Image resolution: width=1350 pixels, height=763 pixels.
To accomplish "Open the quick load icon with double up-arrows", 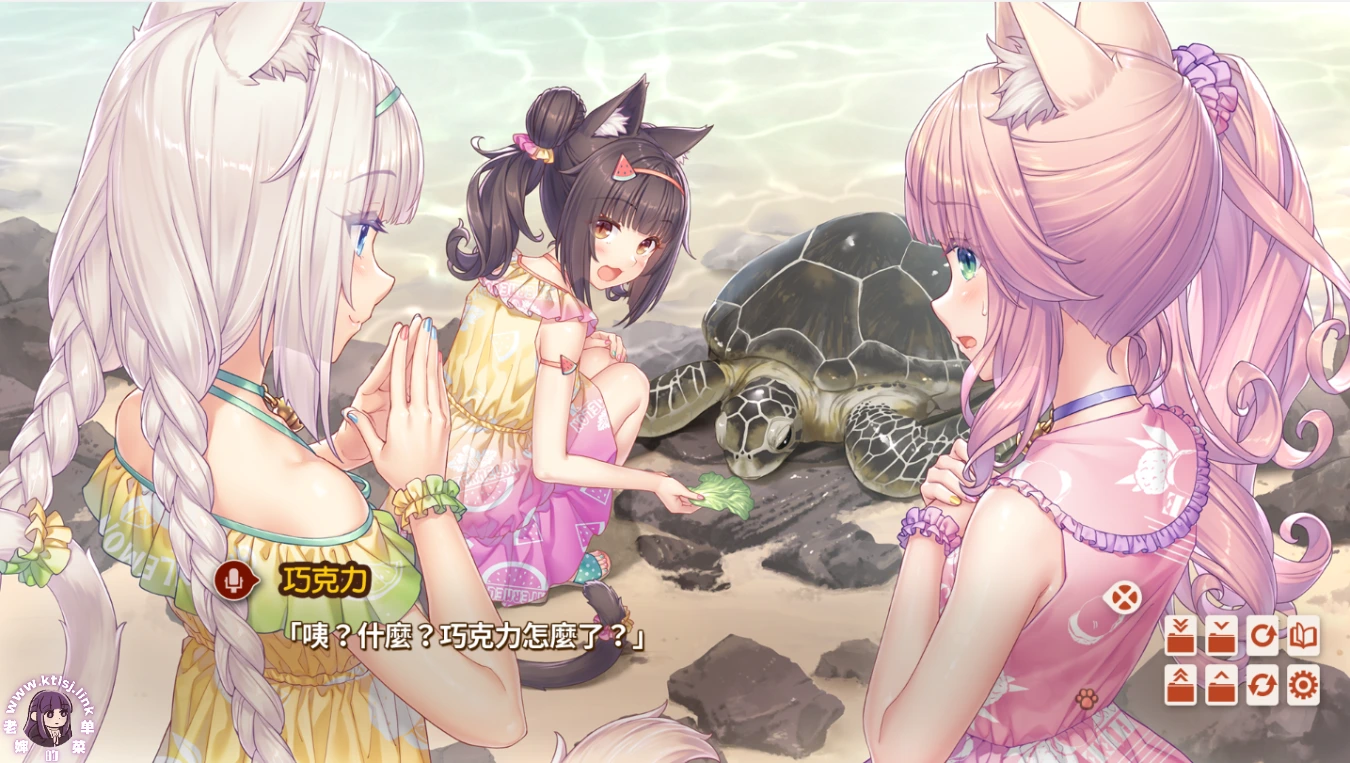I will 1180,685.
